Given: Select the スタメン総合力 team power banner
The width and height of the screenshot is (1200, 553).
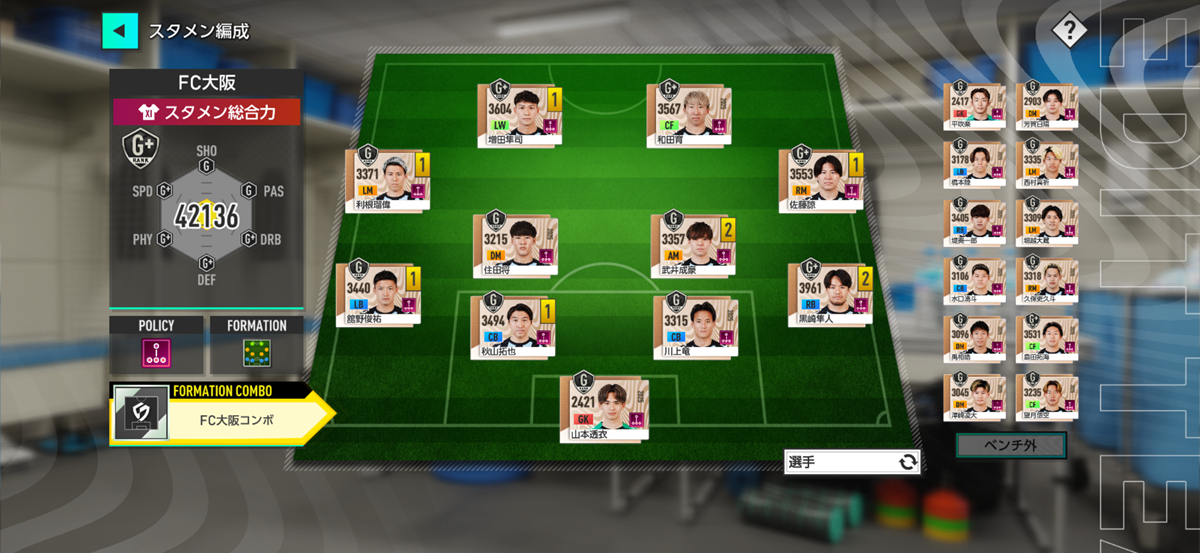Looking at the screenshot, I should click(x=206, y=112).
